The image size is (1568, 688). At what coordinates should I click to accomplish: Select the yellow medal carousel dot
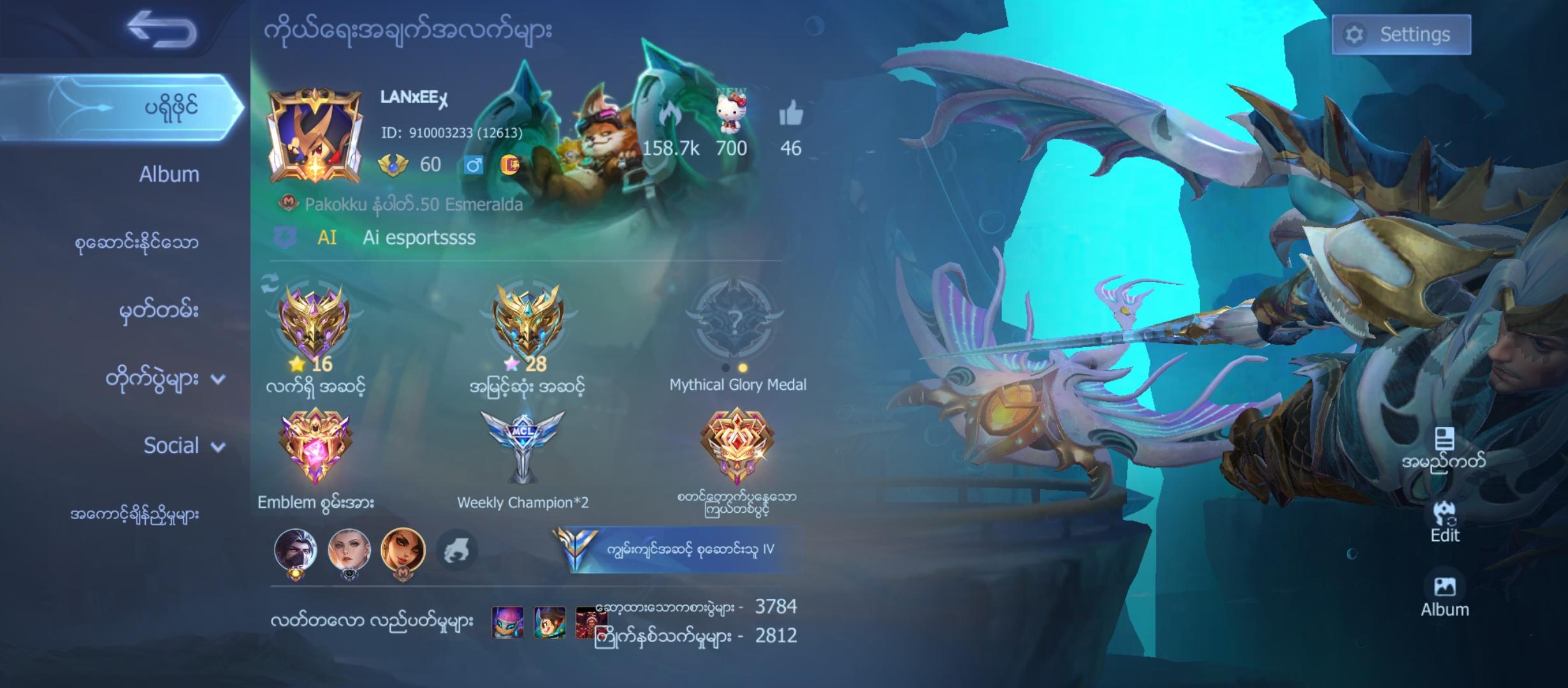click(x=743, y=366)
